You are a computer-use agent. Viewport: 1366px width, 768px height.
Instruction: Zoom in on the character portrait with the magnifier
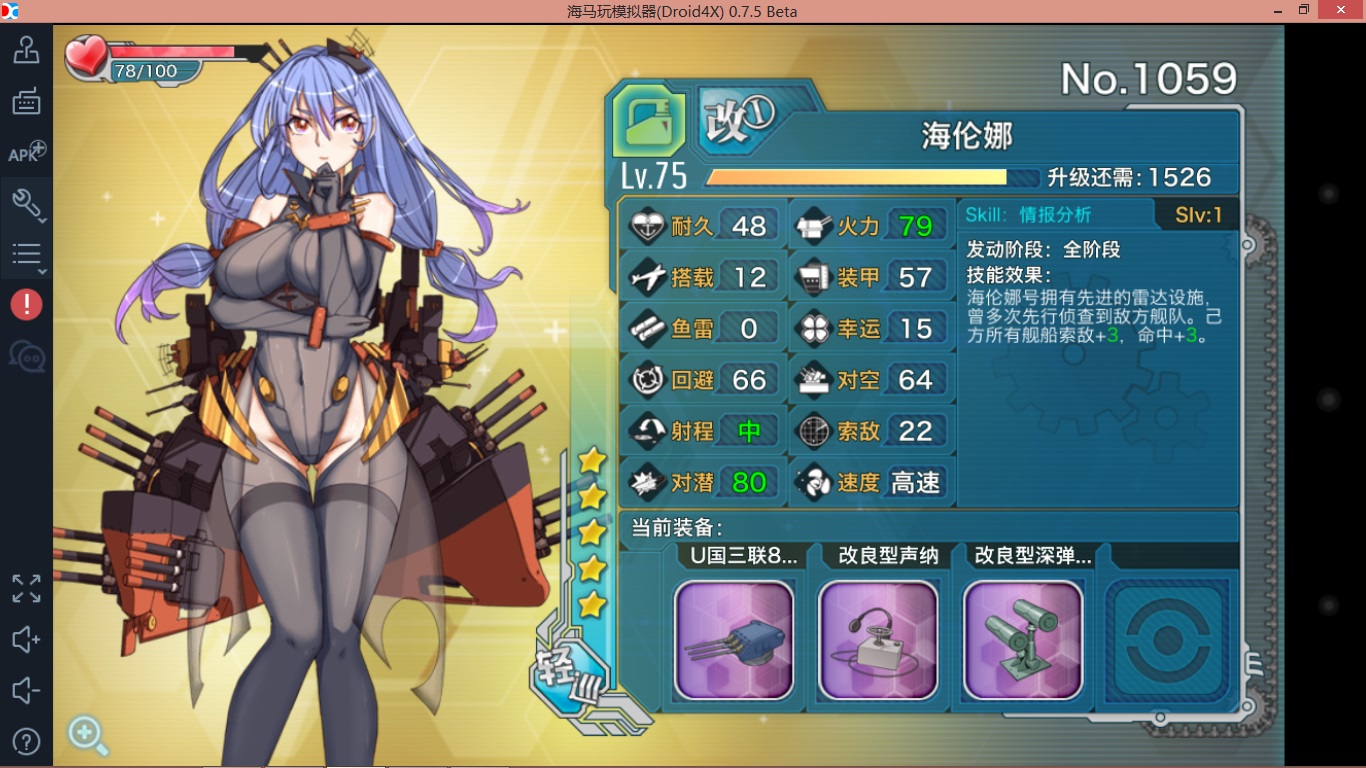[x=87, y=736]
